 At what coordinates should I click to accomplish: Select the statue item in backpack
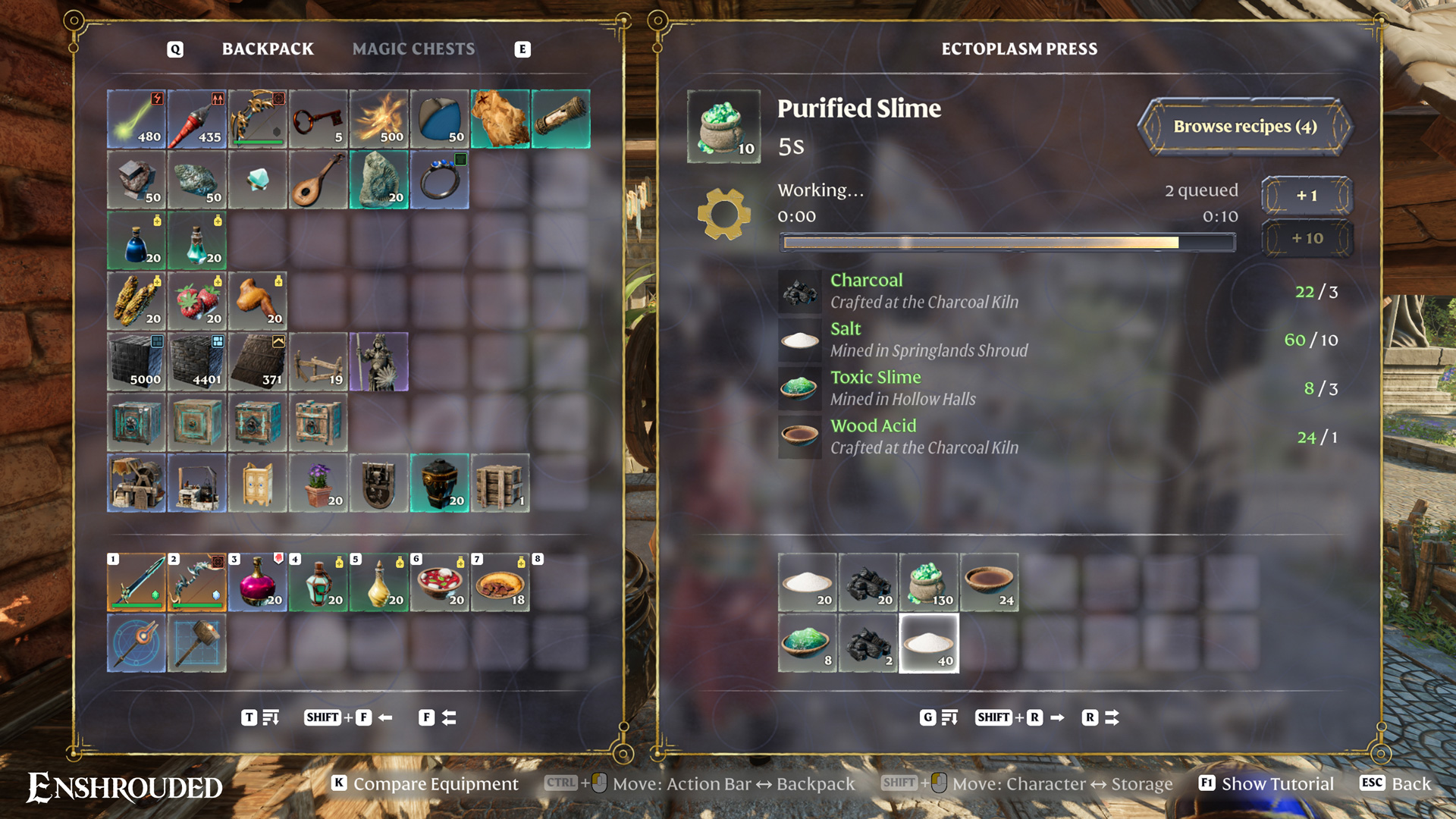click(x=379, y=362)
